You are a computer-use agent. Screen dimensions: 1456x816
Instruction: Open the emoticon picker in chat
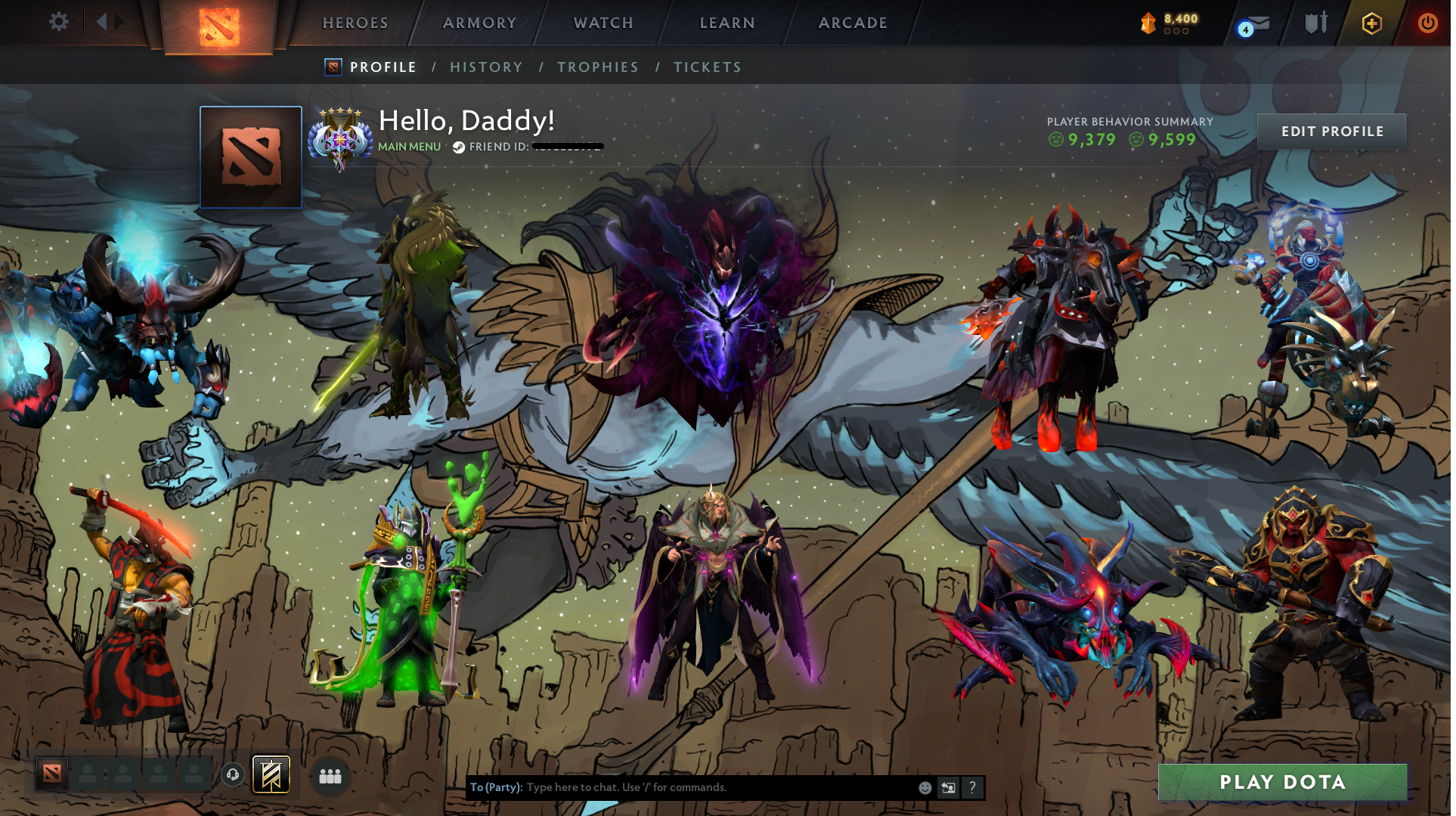pos(924,787)
